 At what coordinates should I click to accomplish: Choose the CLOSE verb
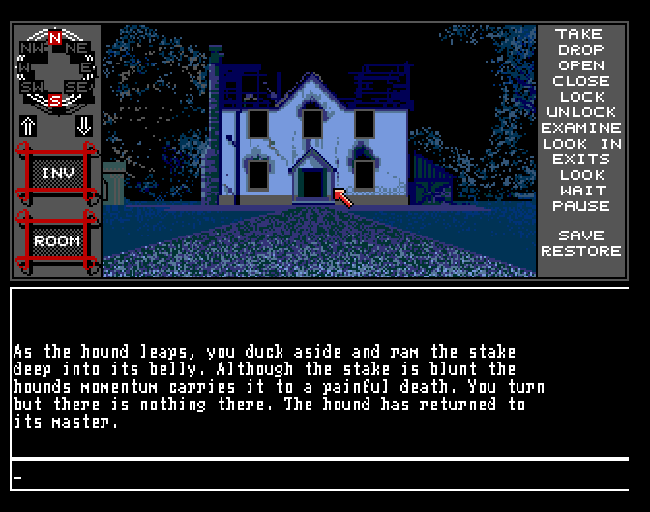[x=581, y=81]
